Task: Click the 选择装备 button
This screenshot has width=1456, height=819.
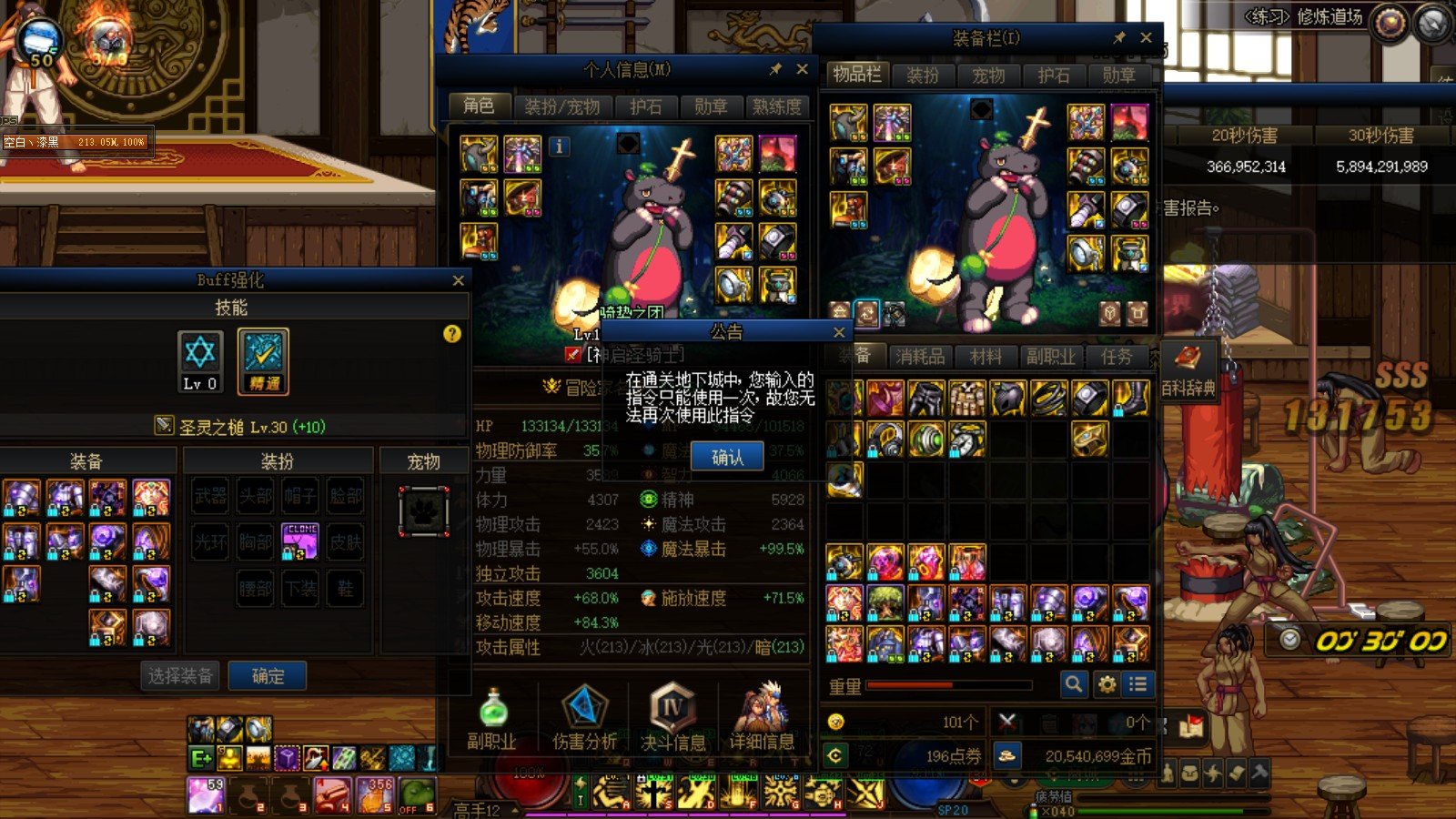Action: tap(180, 676)
